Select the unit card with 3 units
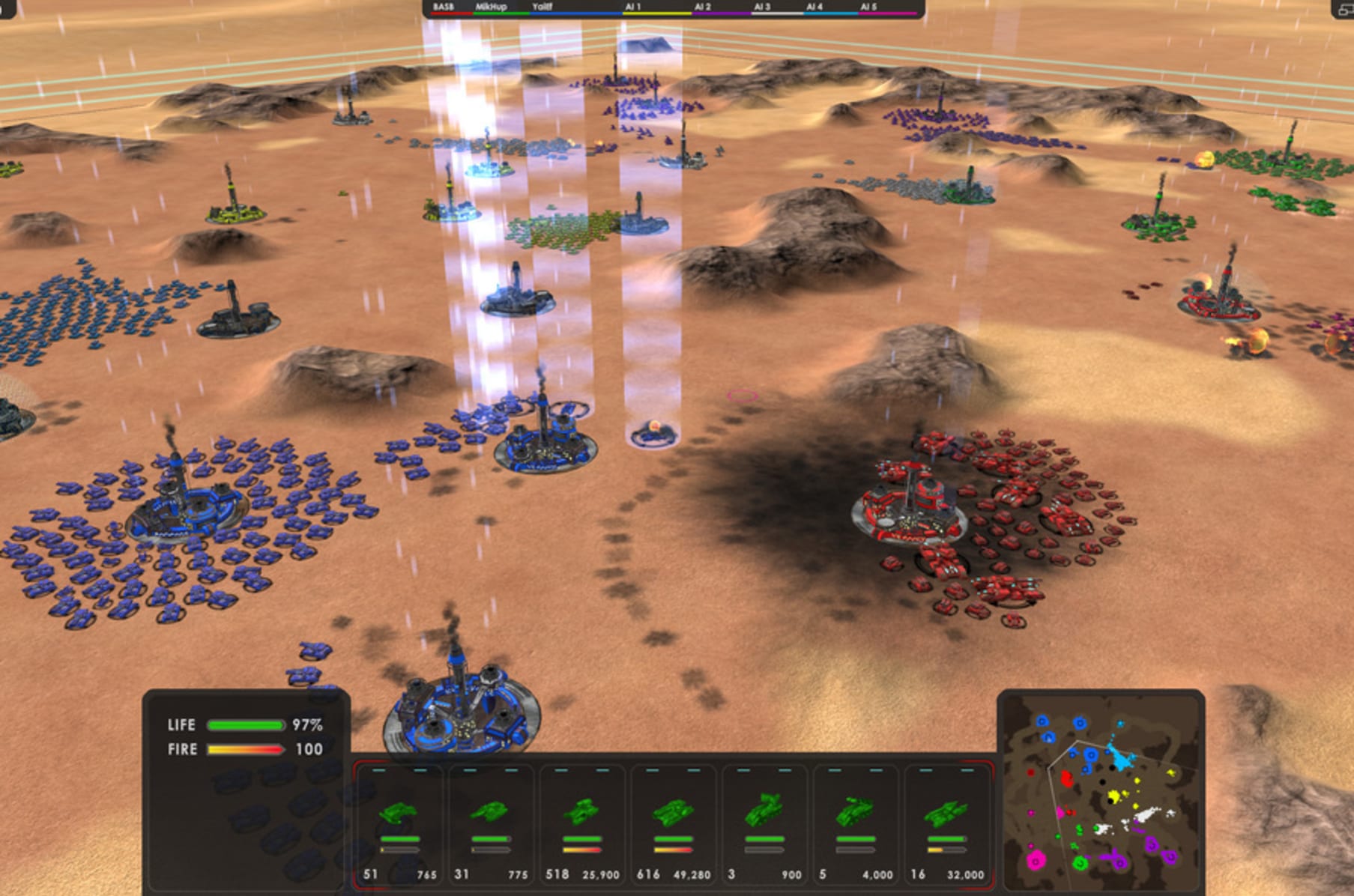 pyautogui.click(x=765, y=824)
